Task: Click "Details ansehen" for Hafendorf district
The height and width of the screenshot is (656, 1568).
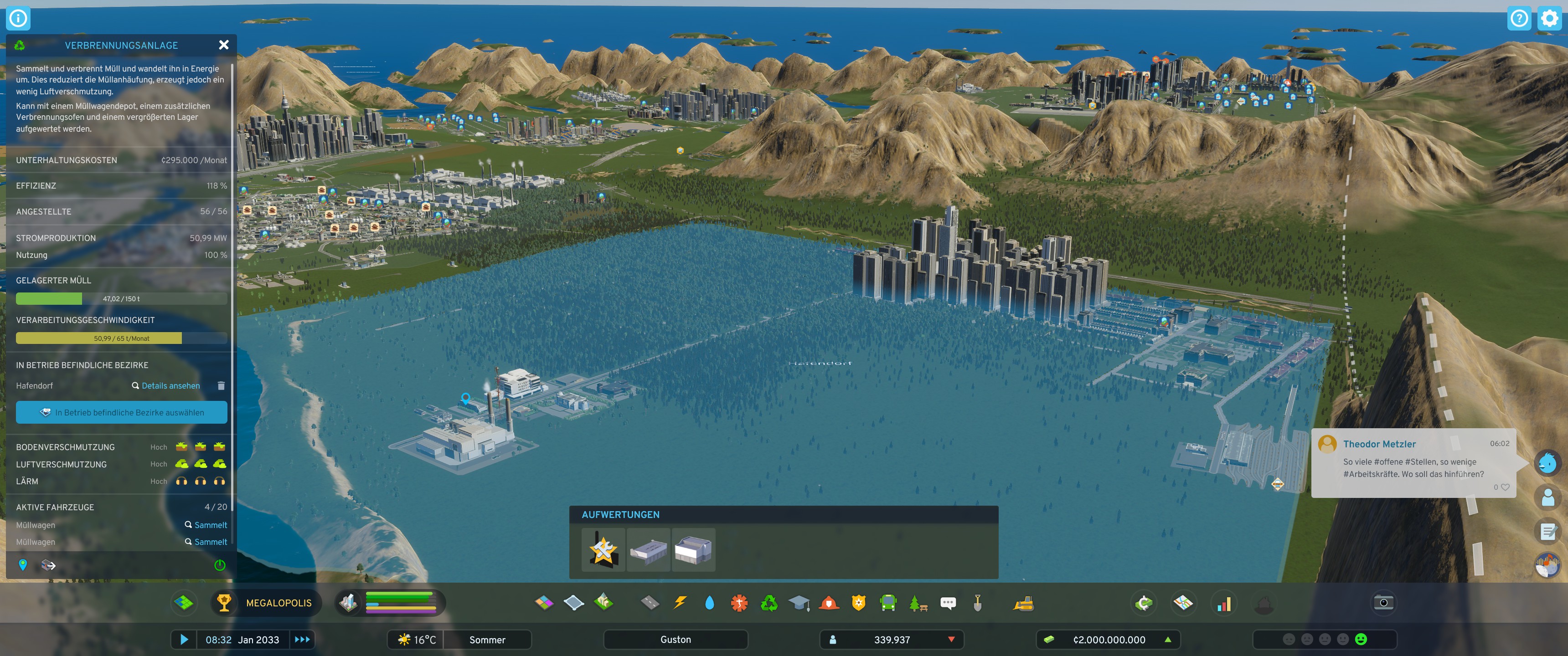Action: (x=170, y=385)
